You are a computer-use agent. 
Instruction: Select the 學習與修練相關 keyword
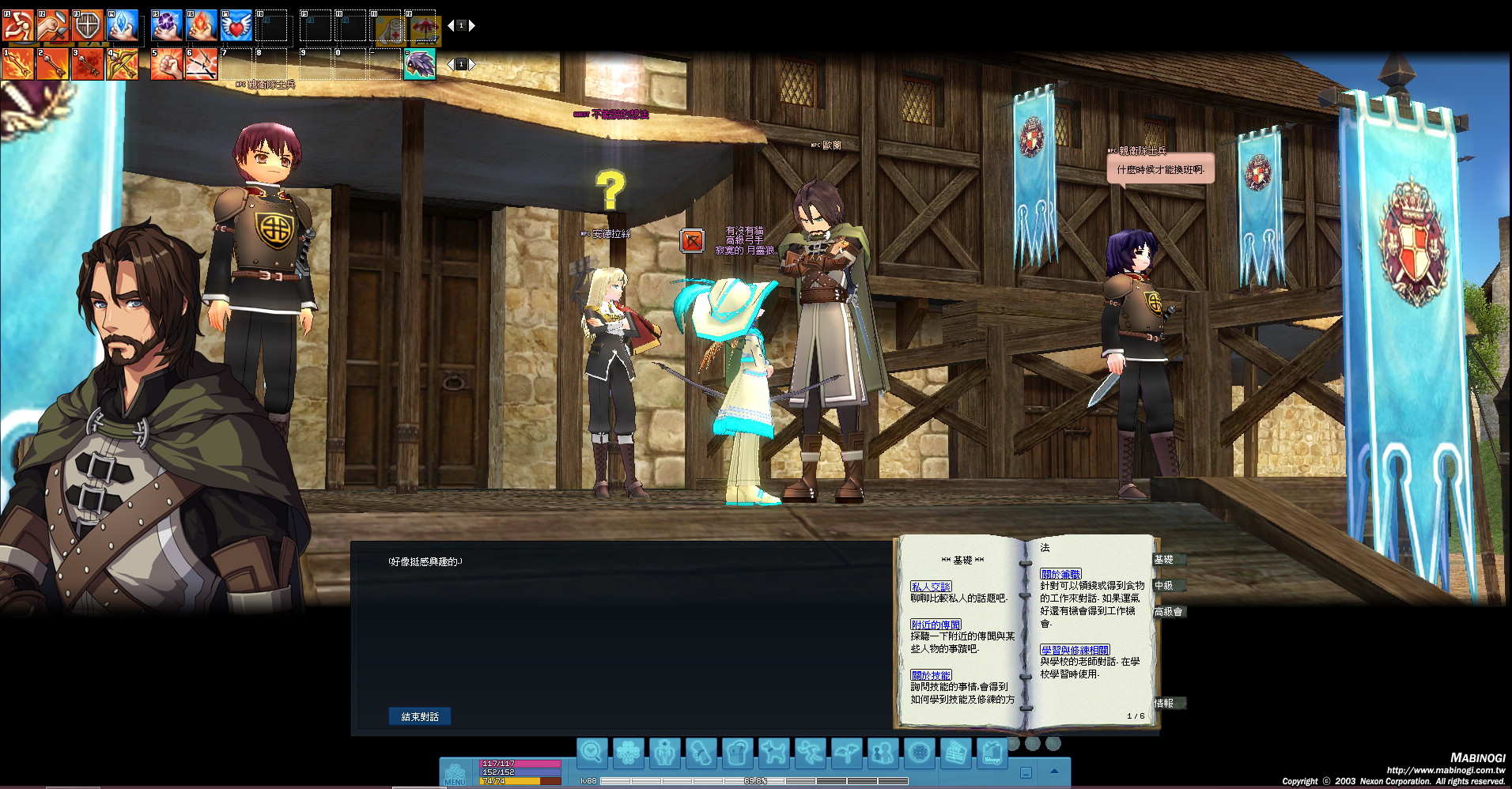[1074, 650]
